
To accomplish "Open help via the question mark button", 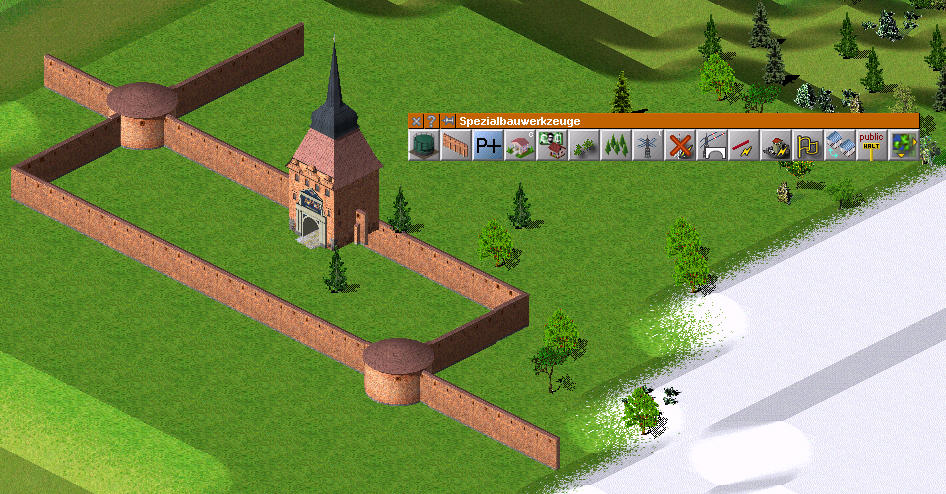I will click(431, 121).
